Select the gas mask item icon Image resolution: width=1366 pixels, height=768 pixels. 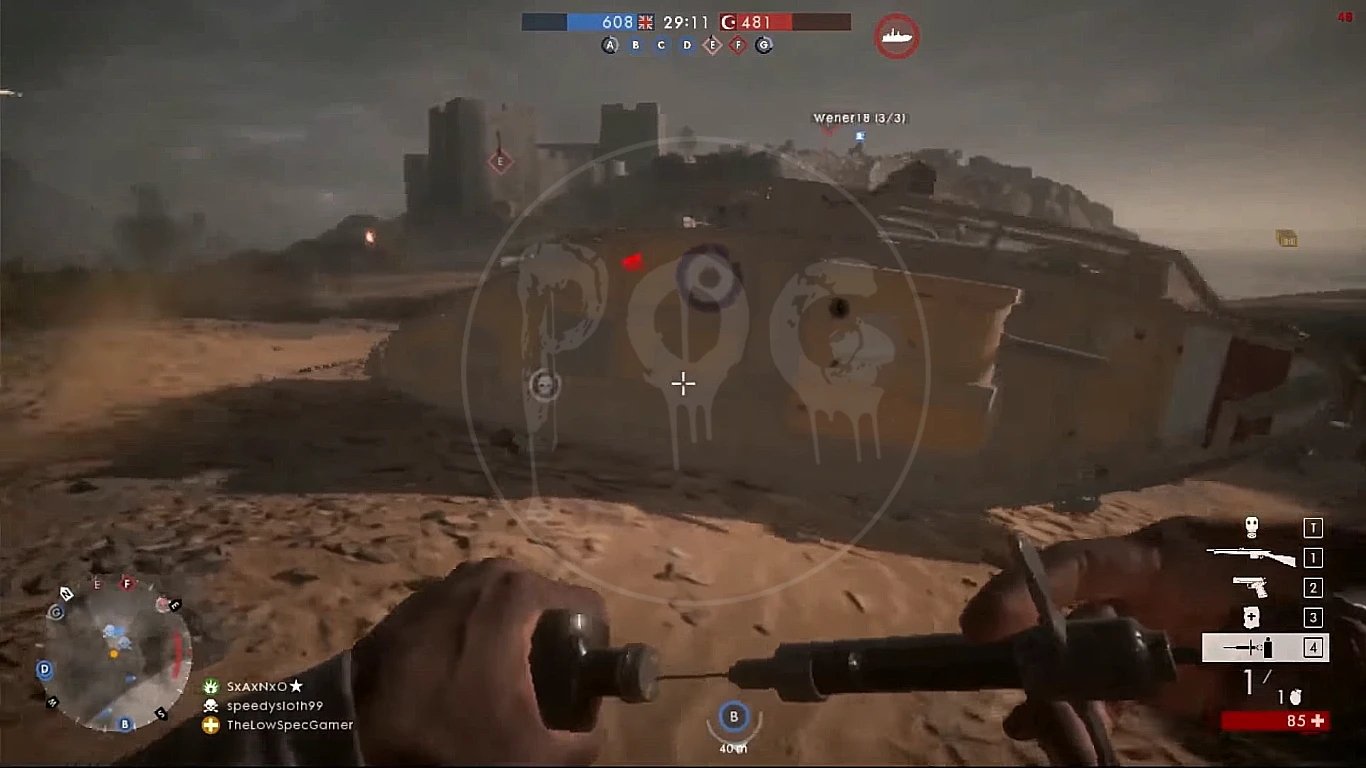click(1249, 528)
